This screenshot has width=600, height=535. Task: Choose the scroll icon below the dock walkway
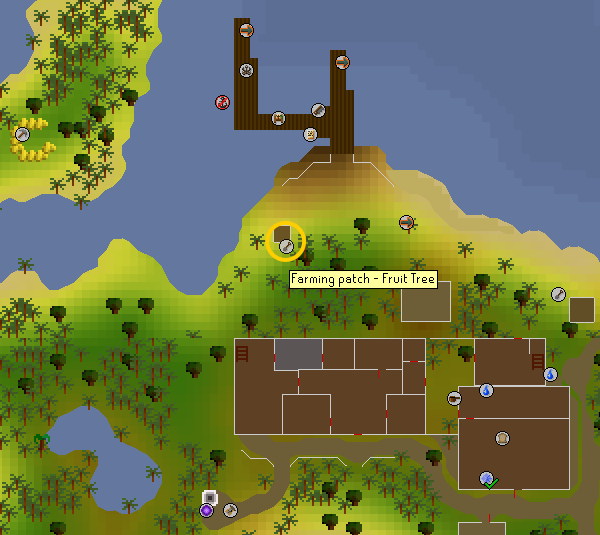(x=311, y=134)
